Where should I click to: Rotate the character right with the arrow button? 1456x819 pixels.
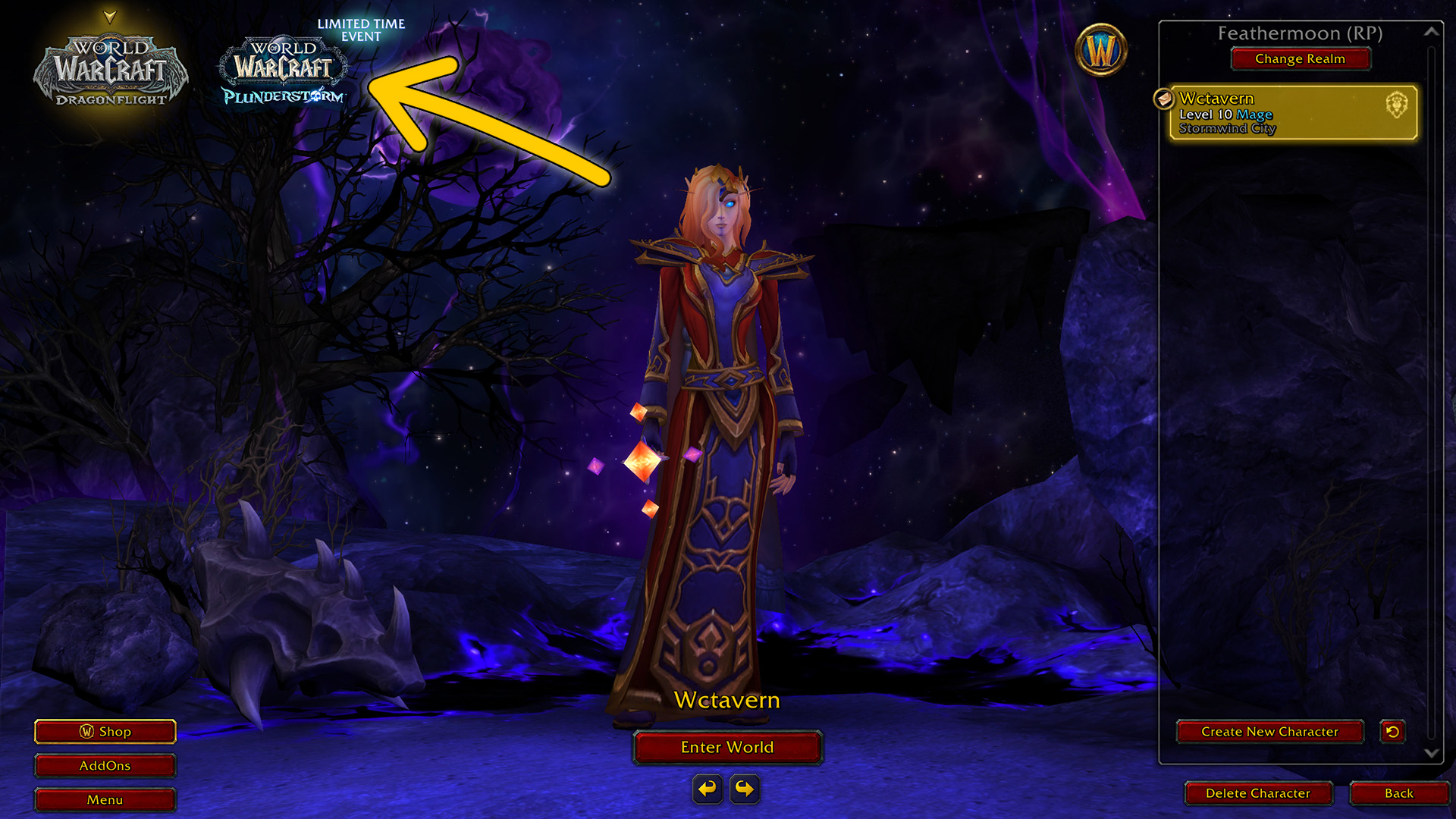745,789
